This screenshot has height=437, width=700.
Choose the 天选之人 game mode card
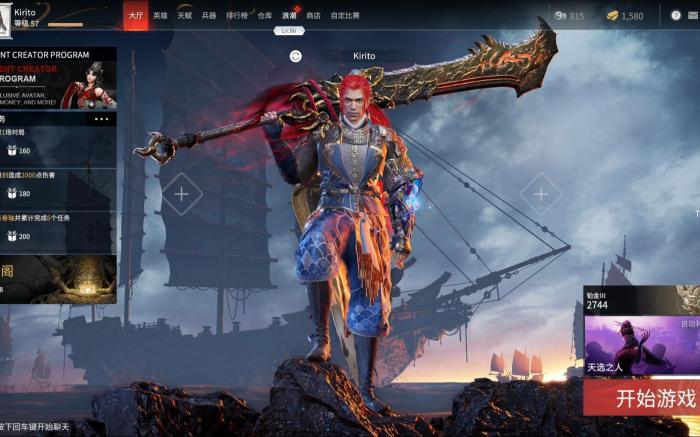click(640, 345)
